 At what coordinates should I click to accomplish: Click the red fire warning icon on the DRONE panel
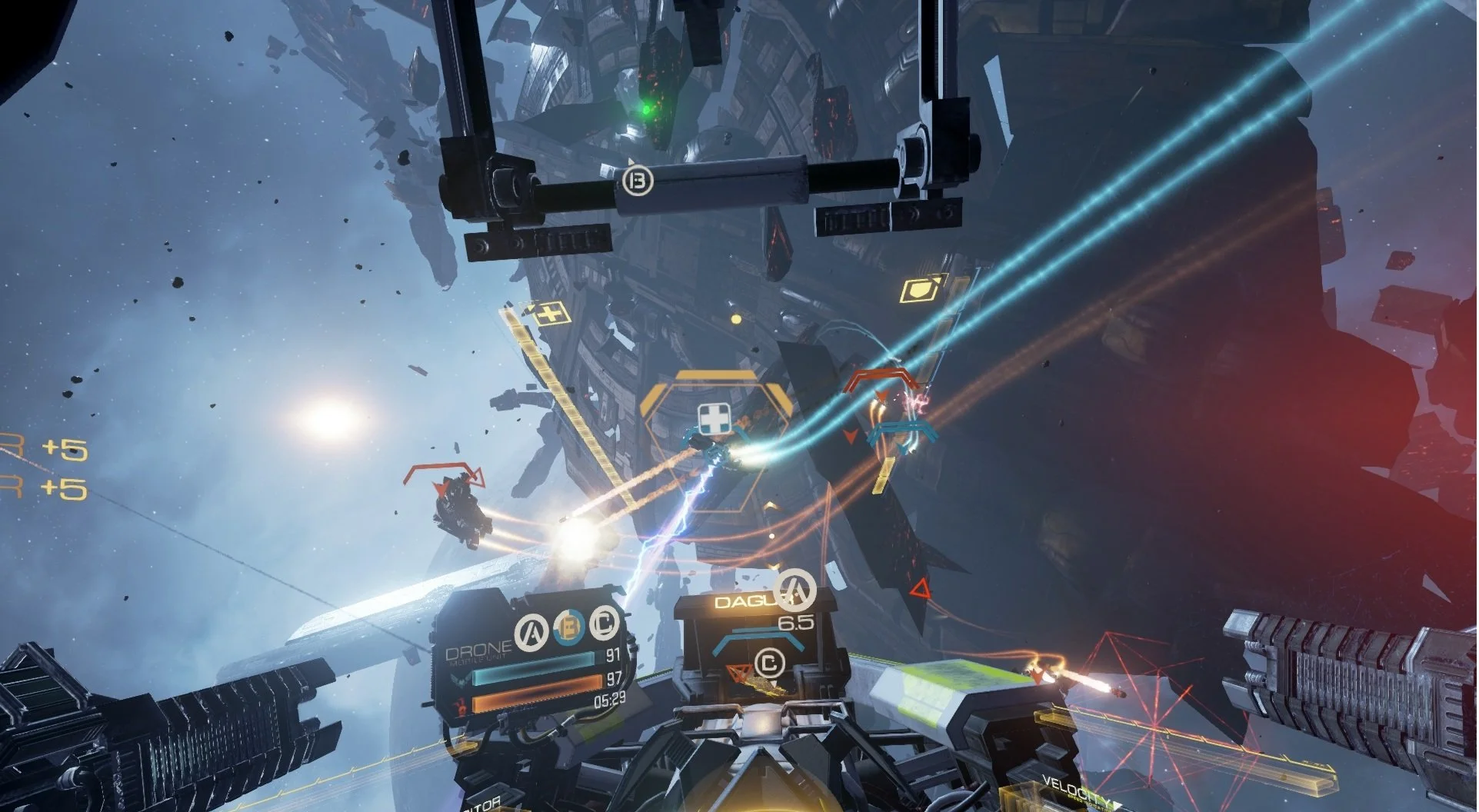coord(461,704)
